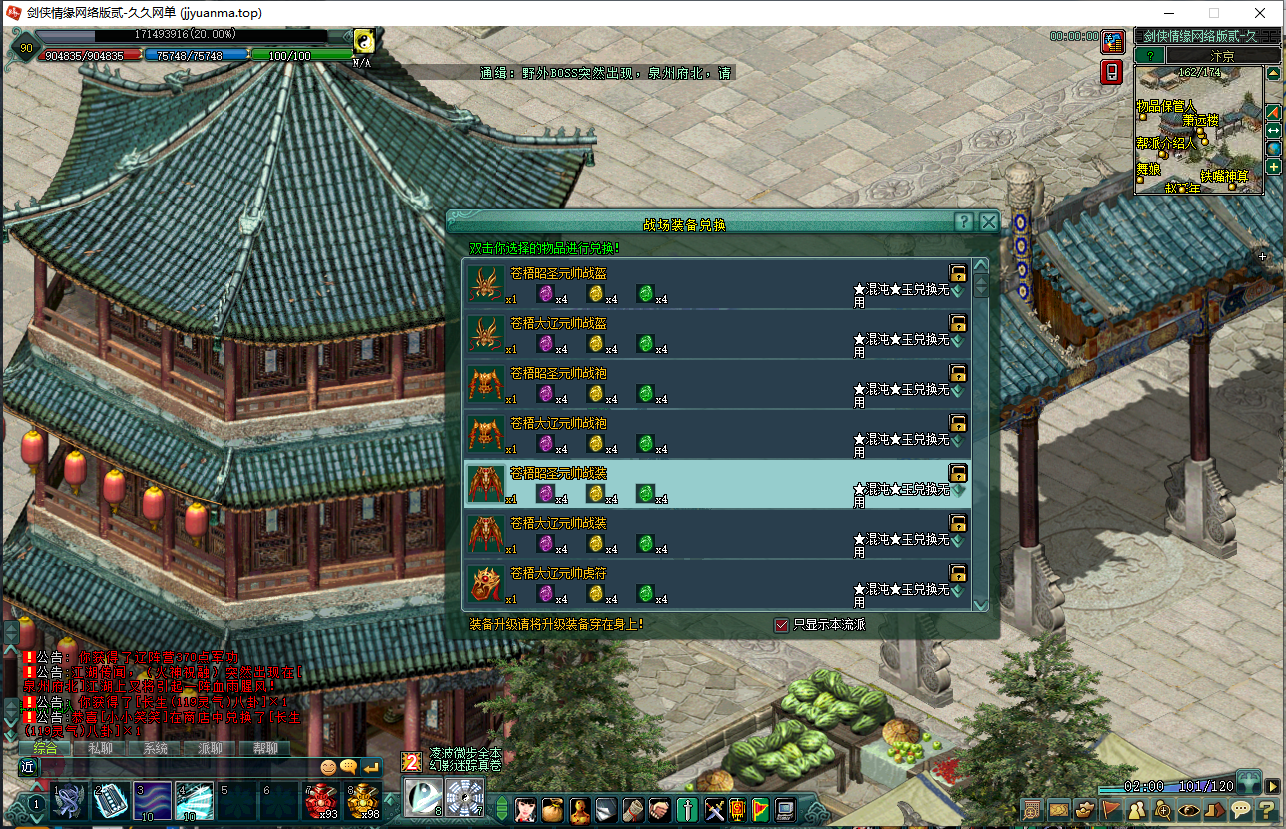Screen dimensions: 1286x829
Task: Switch chat to the 系统 tab
Action: (x=155, y=748)
